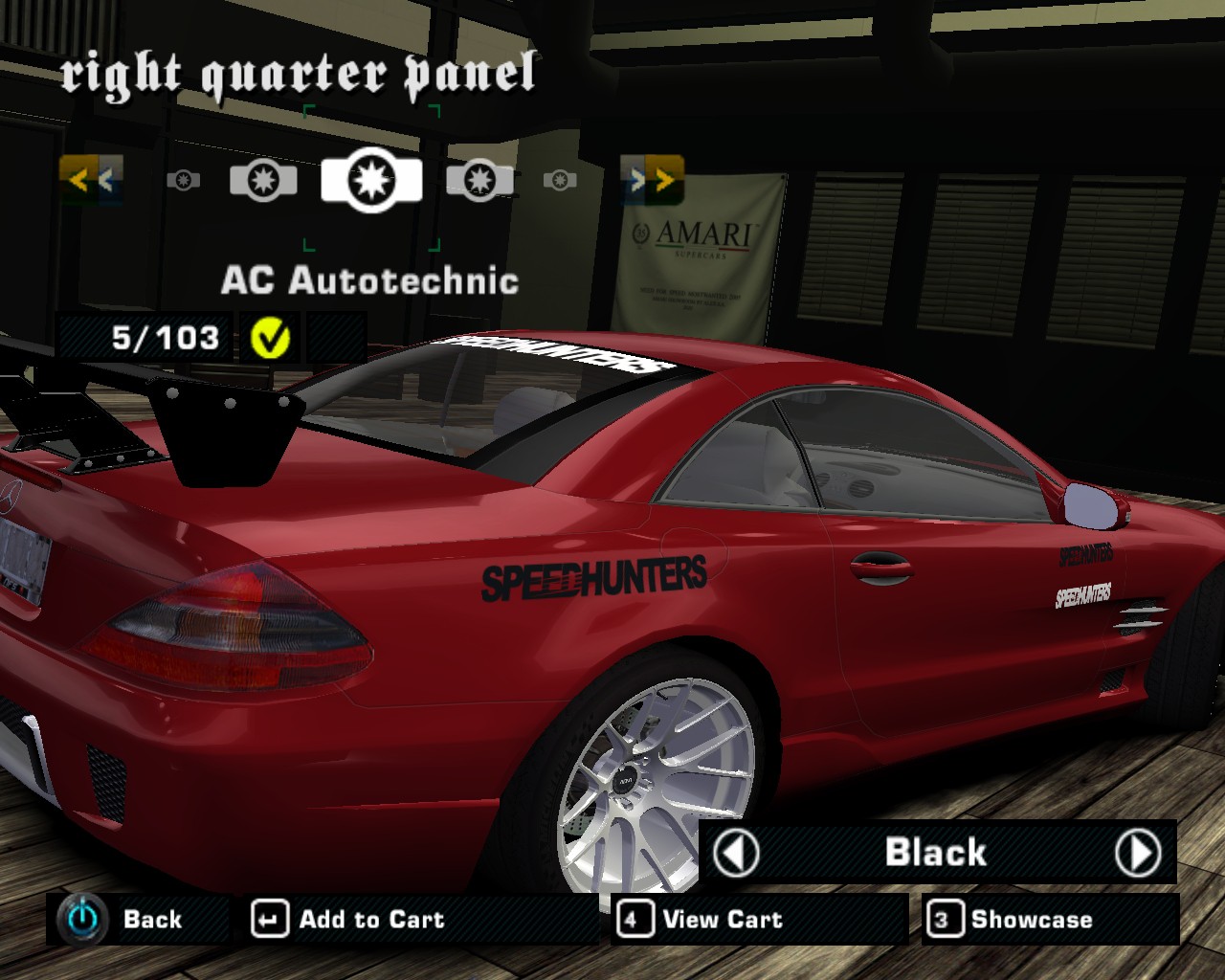Click the power icon on the Back button

click(x=80, y=919)
